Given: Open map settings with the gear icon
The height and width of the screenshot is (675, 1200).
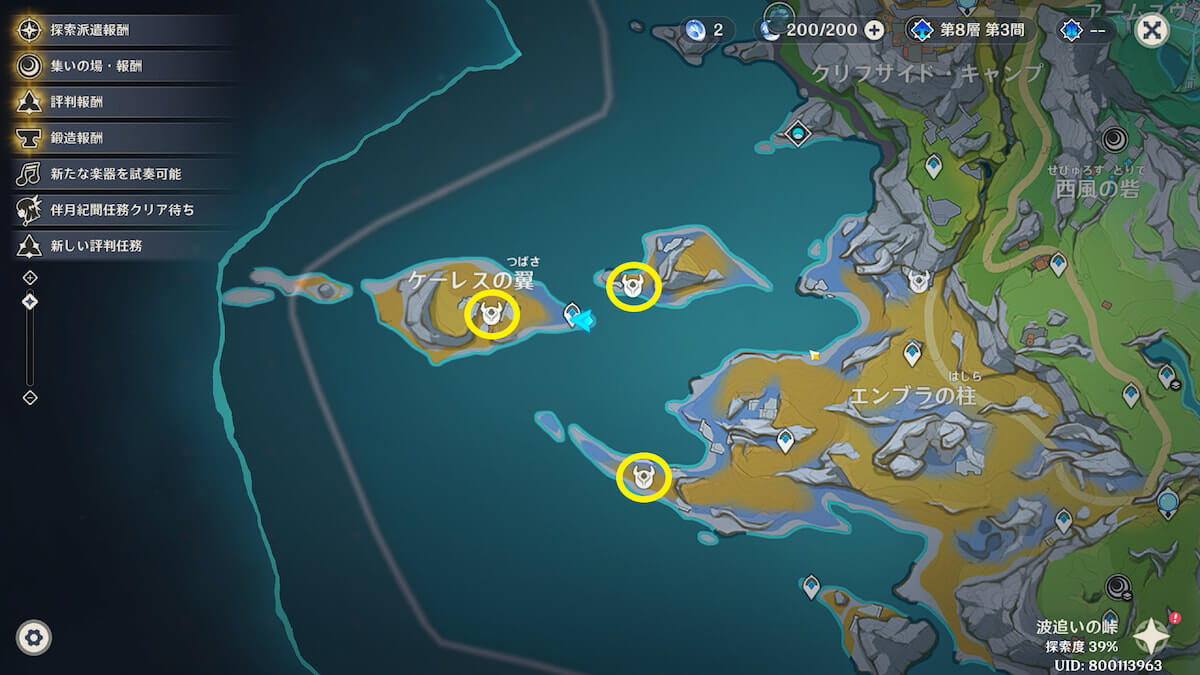Looking at the screenshot, I should [x=34, y=637].
